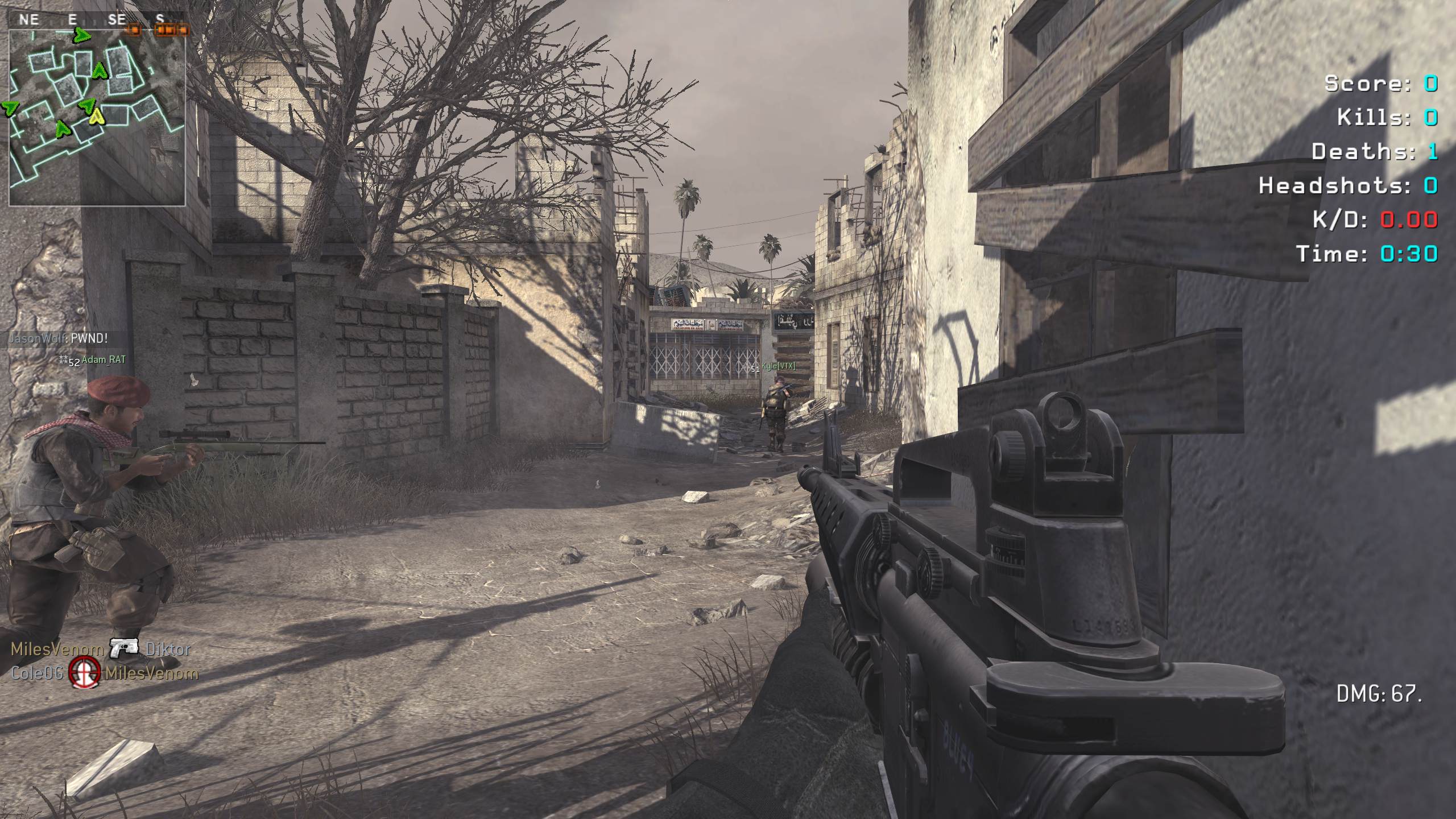
Task: Click the minimap in the corner
Action: pyautogui.click(x=97, y=117)
